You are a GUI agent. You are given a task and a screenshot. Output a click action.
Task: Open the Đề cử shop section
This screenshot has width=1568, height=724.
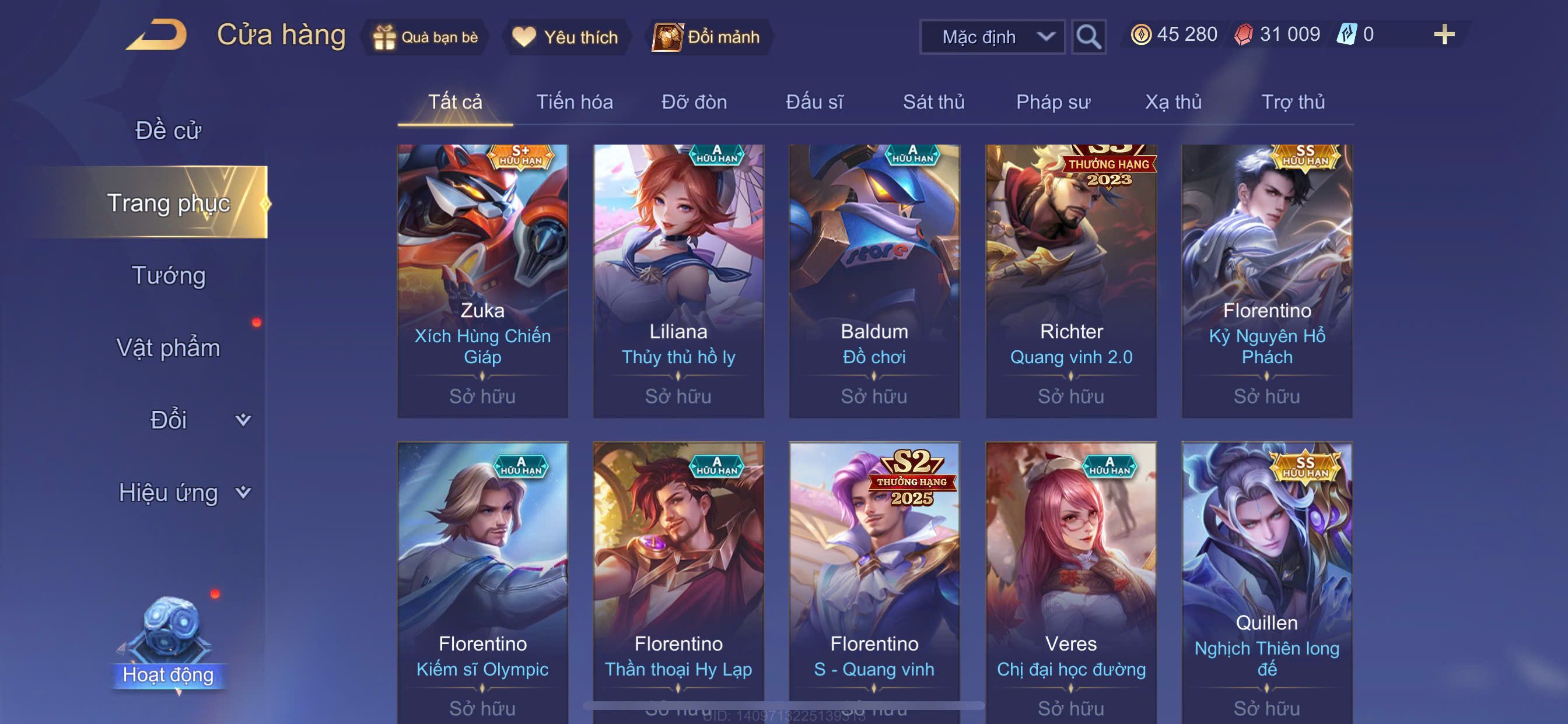(x=168, y=131)
